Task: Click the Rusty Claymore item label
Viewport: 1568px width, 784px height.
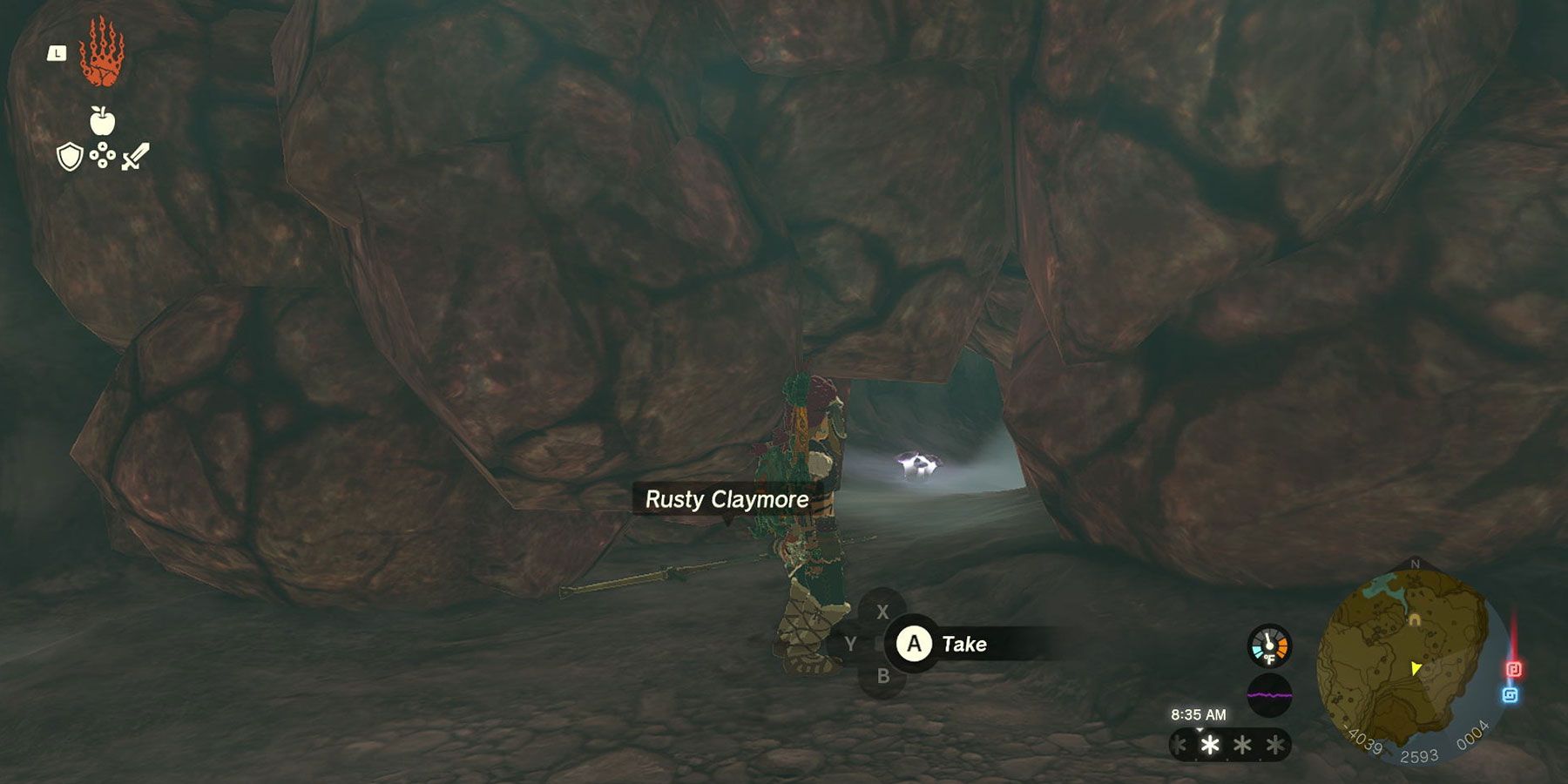Action: (728, 500)
